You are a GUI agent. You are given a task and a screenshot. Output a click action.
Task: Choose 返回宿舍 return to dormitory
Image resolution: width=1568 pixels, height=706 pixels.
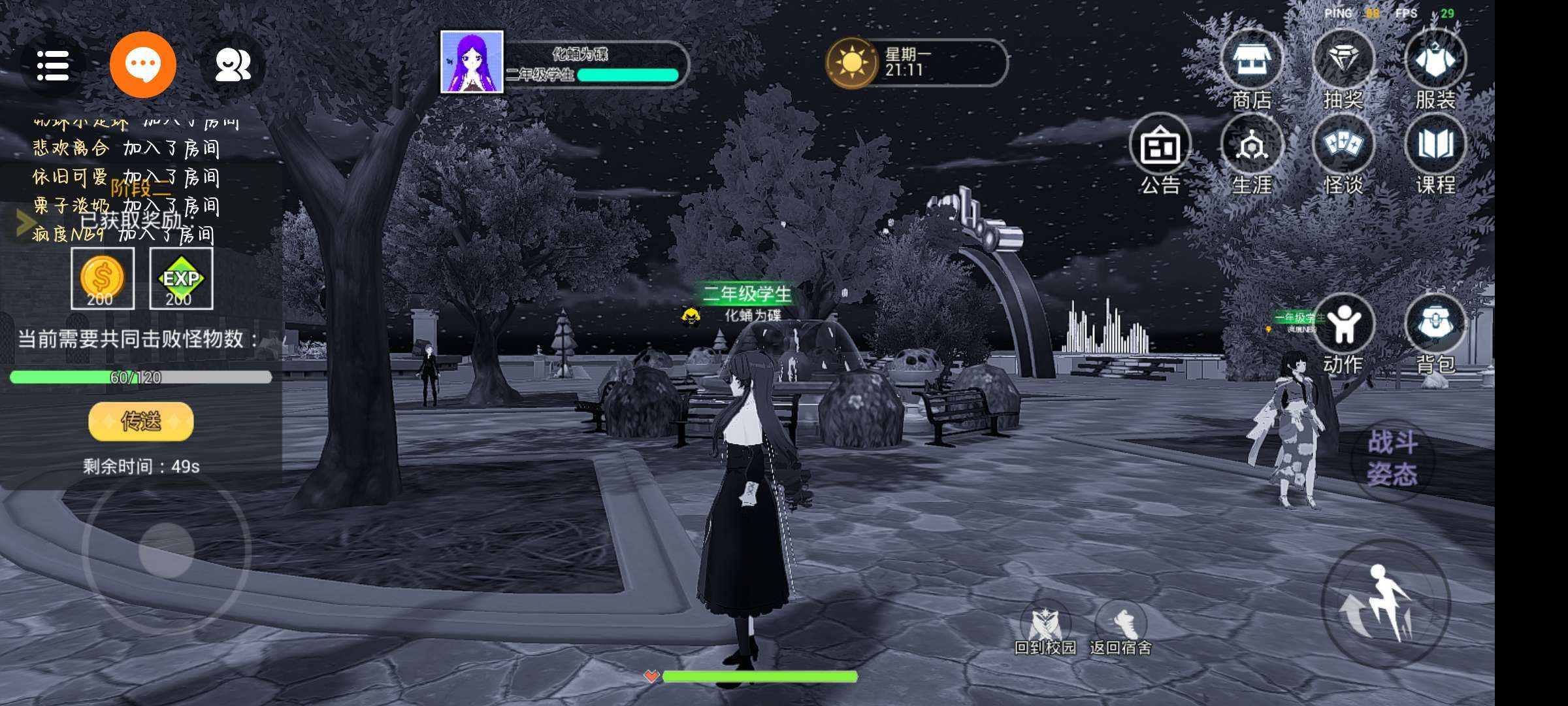(x=1120, y=626)
